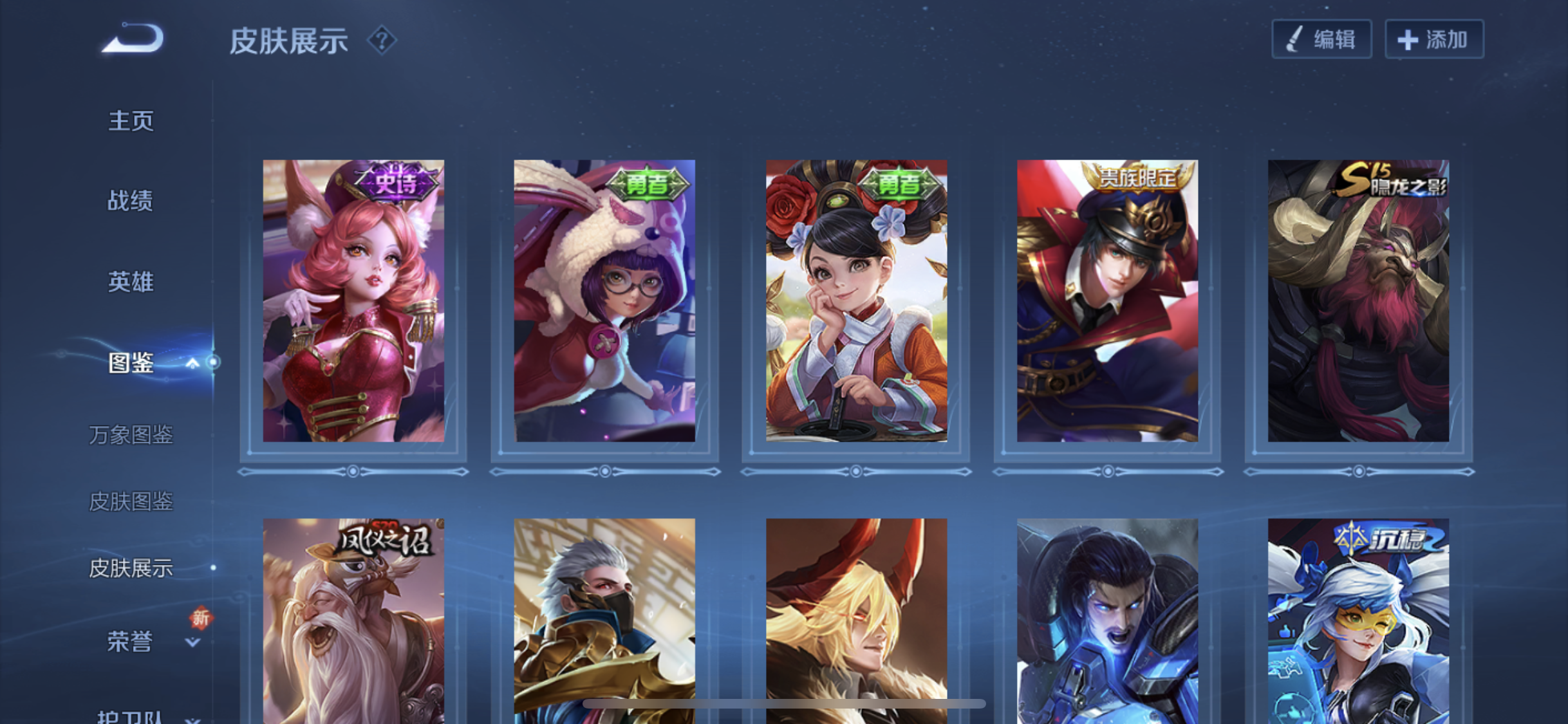Select the rose-haired girl 勇者 skin card
Viewport: 1568px width, 724px height.
[x=856, y=301]
